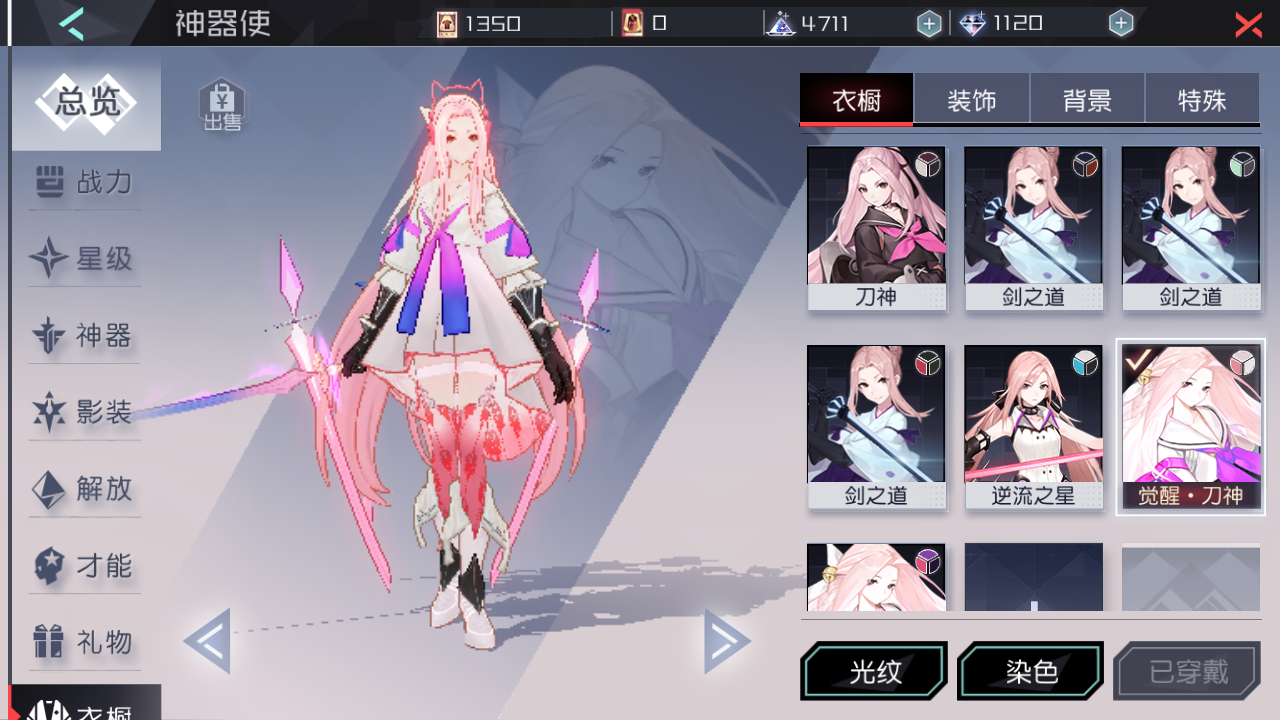Screen dimensions: 1280x720
Task: Open the 背景 tab
Action: coord(1087,98)
